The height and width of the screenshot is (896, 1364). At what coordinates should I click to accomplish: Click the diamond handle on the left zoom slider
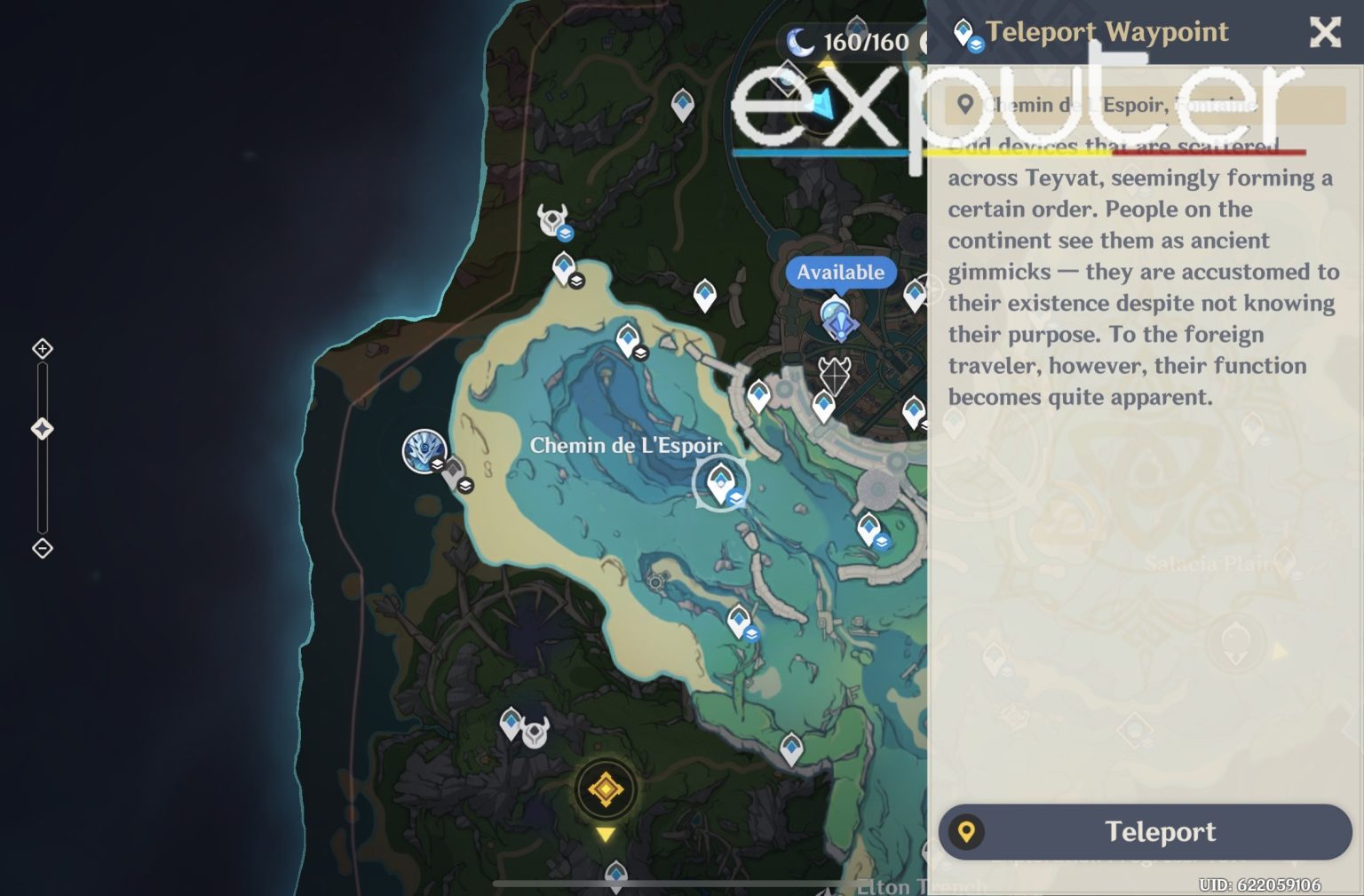click(x=41, y=429)
